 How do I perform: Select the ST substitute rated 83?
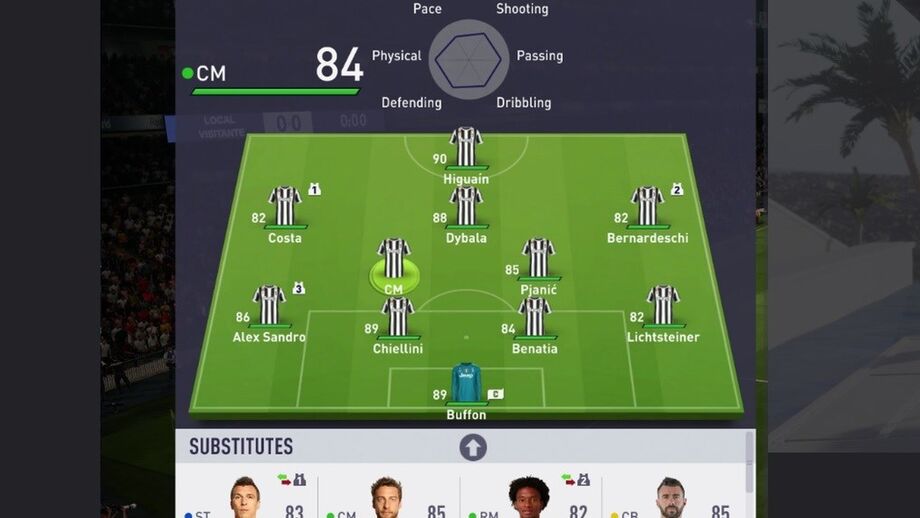(246, 498)
